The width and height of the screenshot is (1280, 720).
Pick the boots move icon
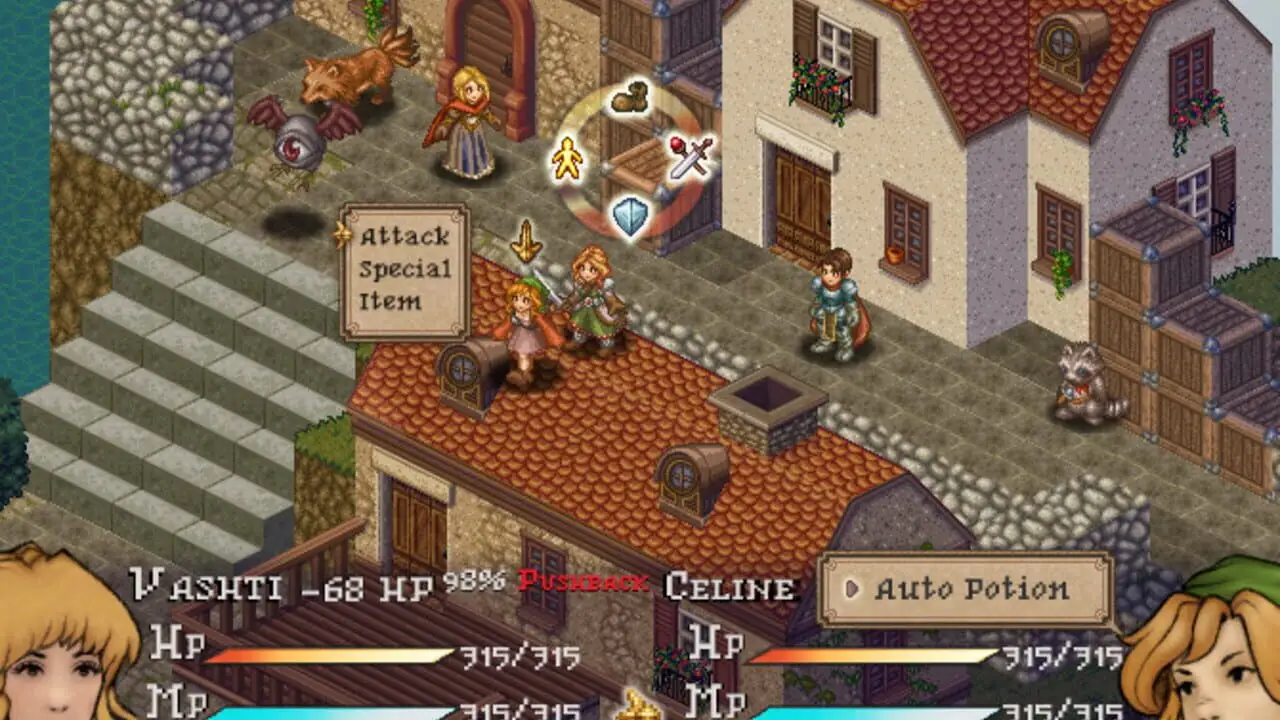click(x=629, y=98)
